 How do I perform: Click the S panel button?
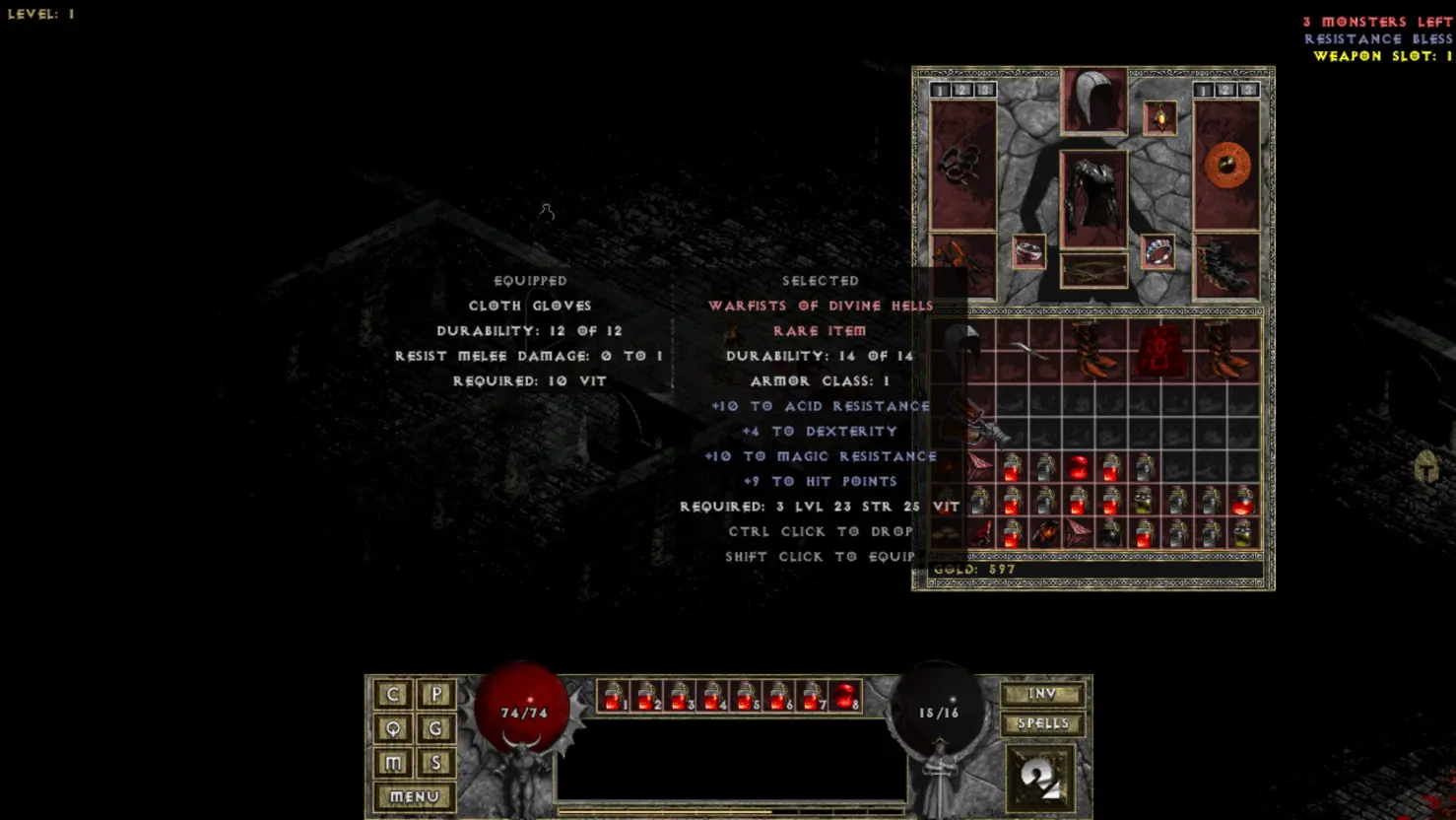click(435, 763)
